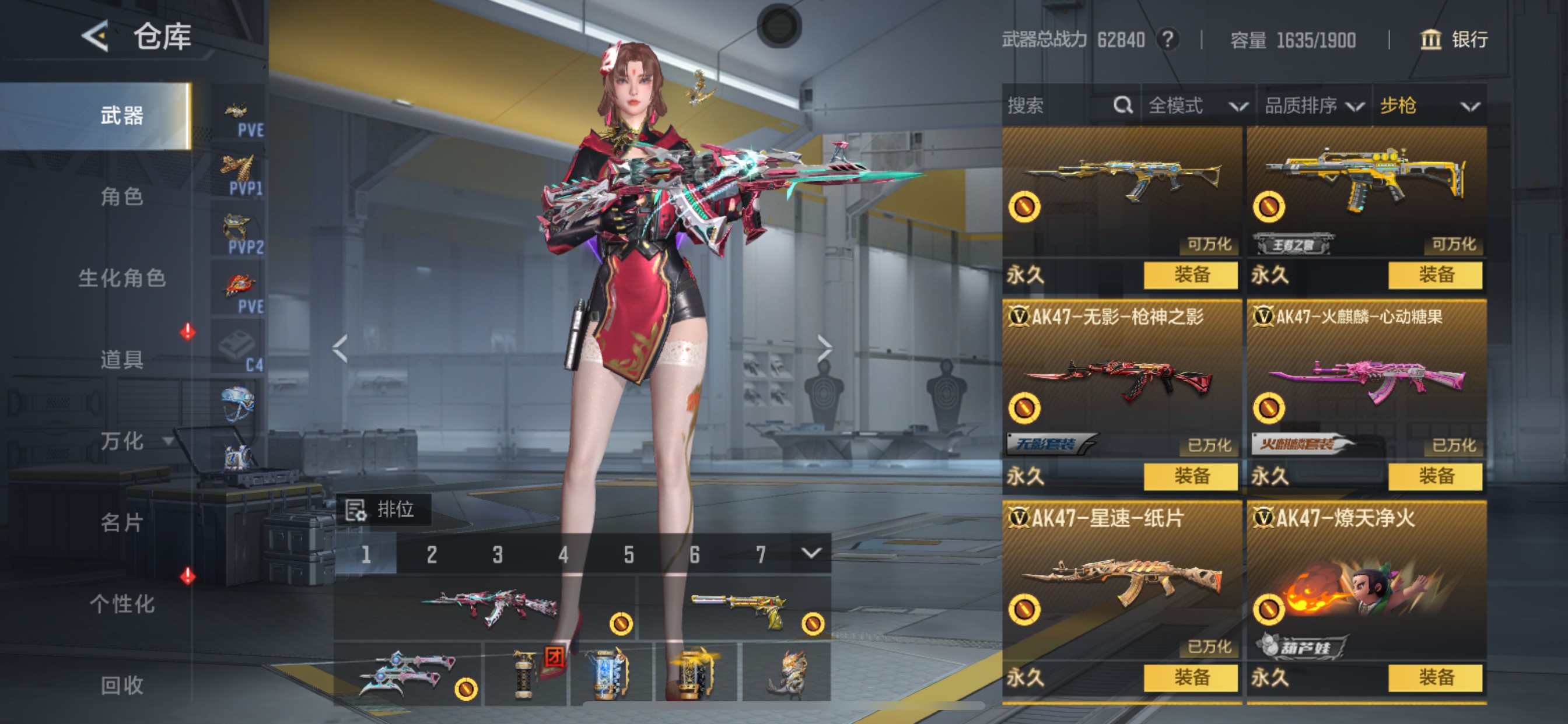The width and height of the screenshot is (1568, 724).
Task: Show the weapon power help tooltip
Action: 1167,40
